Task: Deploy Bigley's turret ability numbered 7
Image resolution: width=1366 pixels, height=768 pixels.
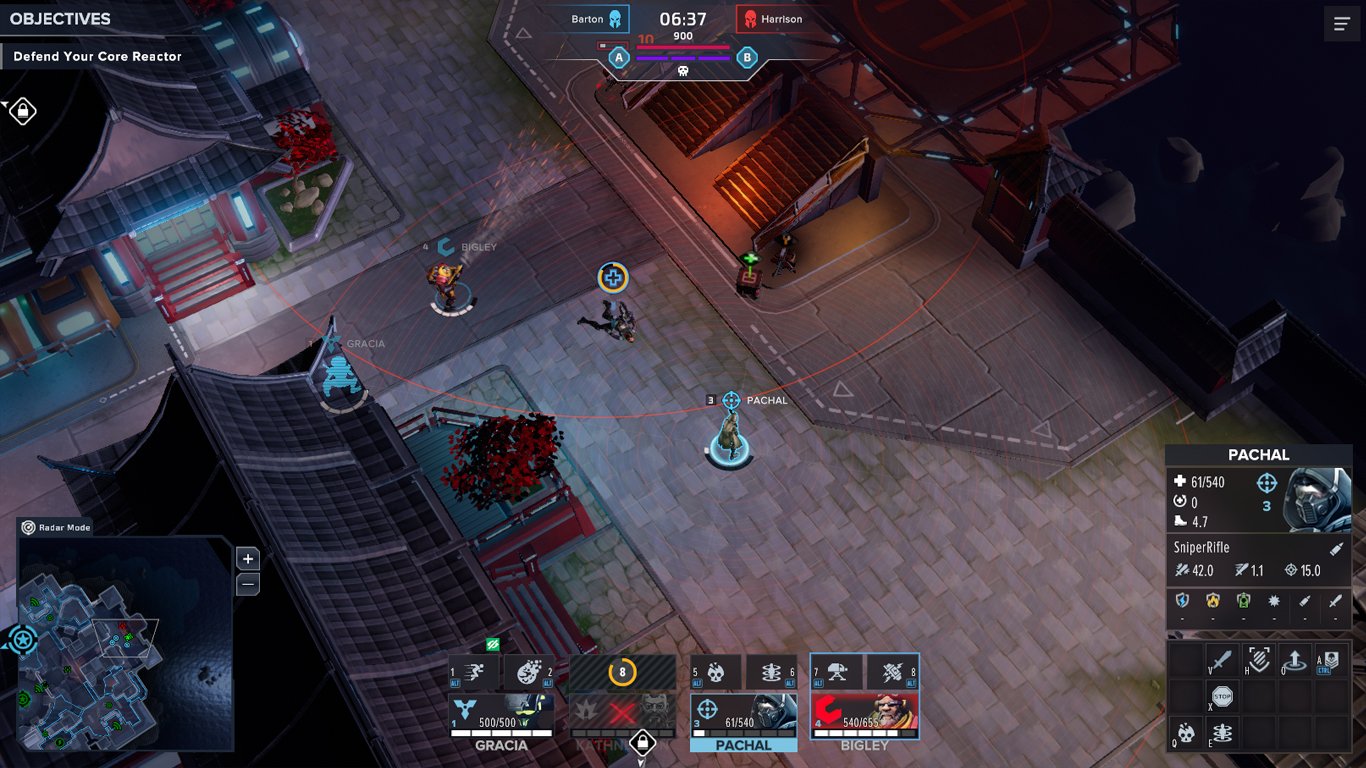Action: click(x=838, y=673)
